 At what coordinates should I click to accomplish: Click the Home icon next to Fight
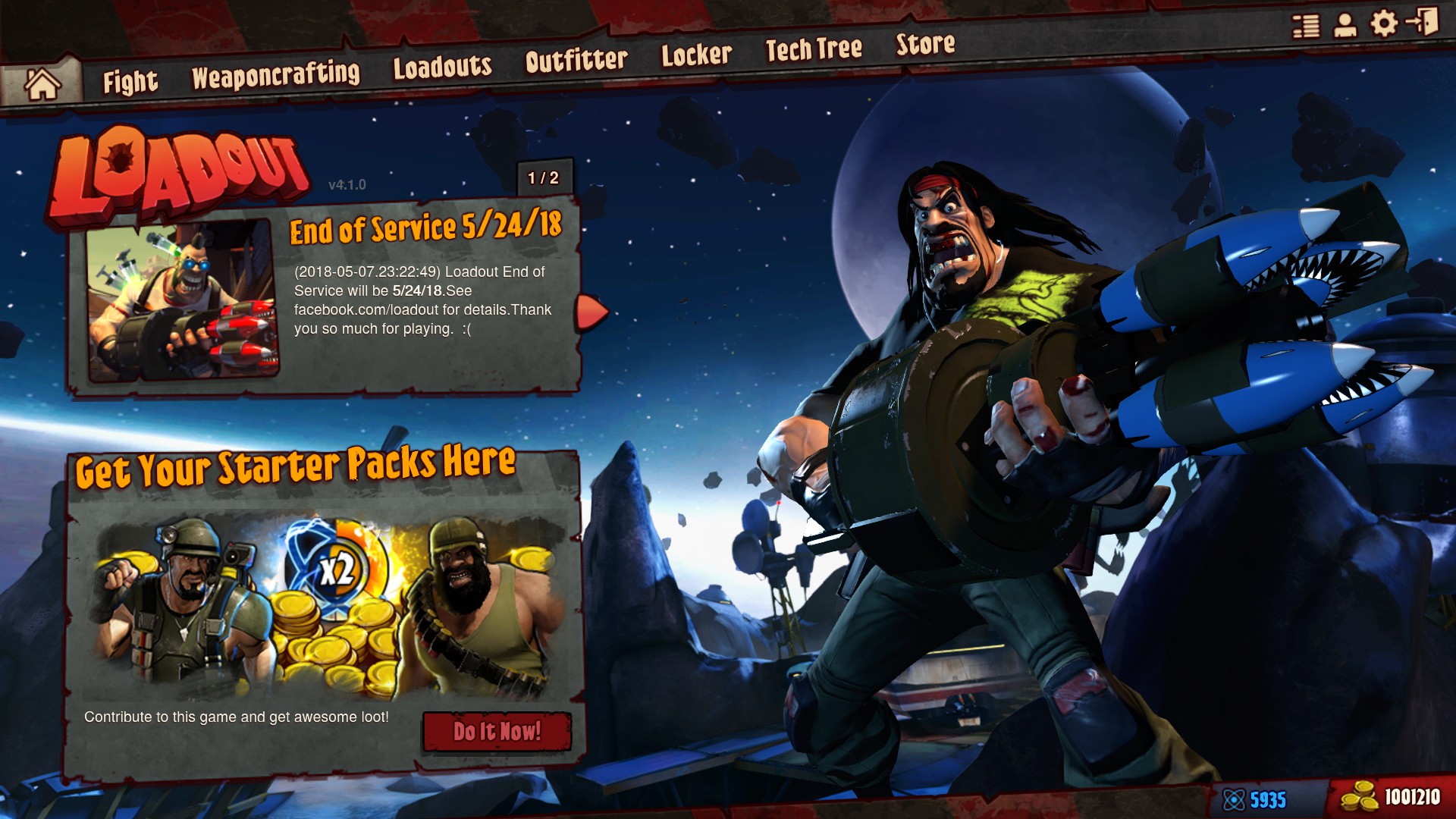click(42, 80)
